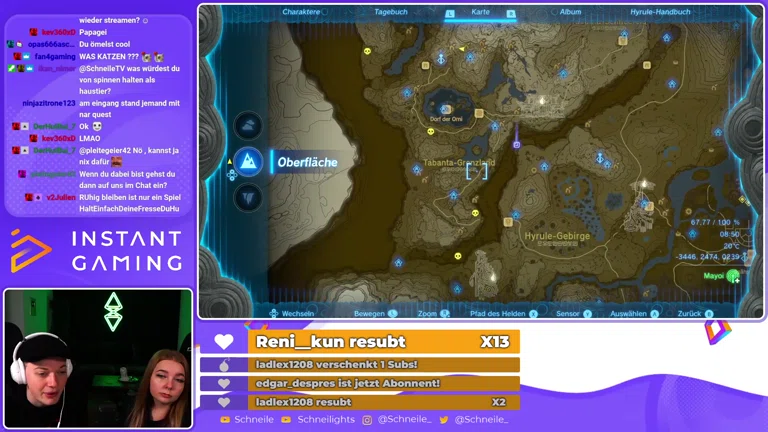Image resolution: width=768 pixels, height=432 pixels.
Task: Click the purple pin marker on the map
Action: pos(516,144)
